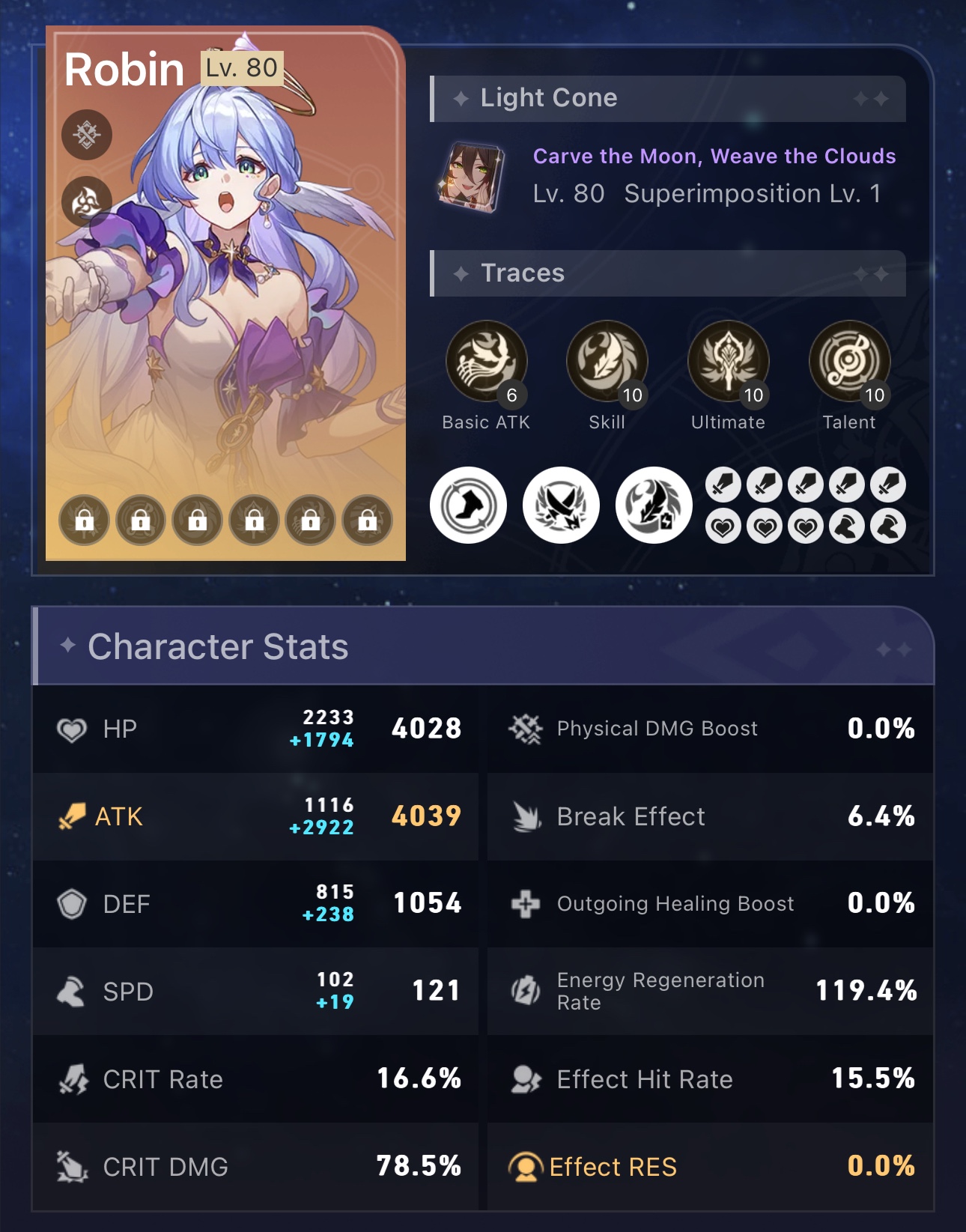The width and height of the screenshot is (966, 1232).
Task: View the Ultimate trace icon
Action: [729, 362]
